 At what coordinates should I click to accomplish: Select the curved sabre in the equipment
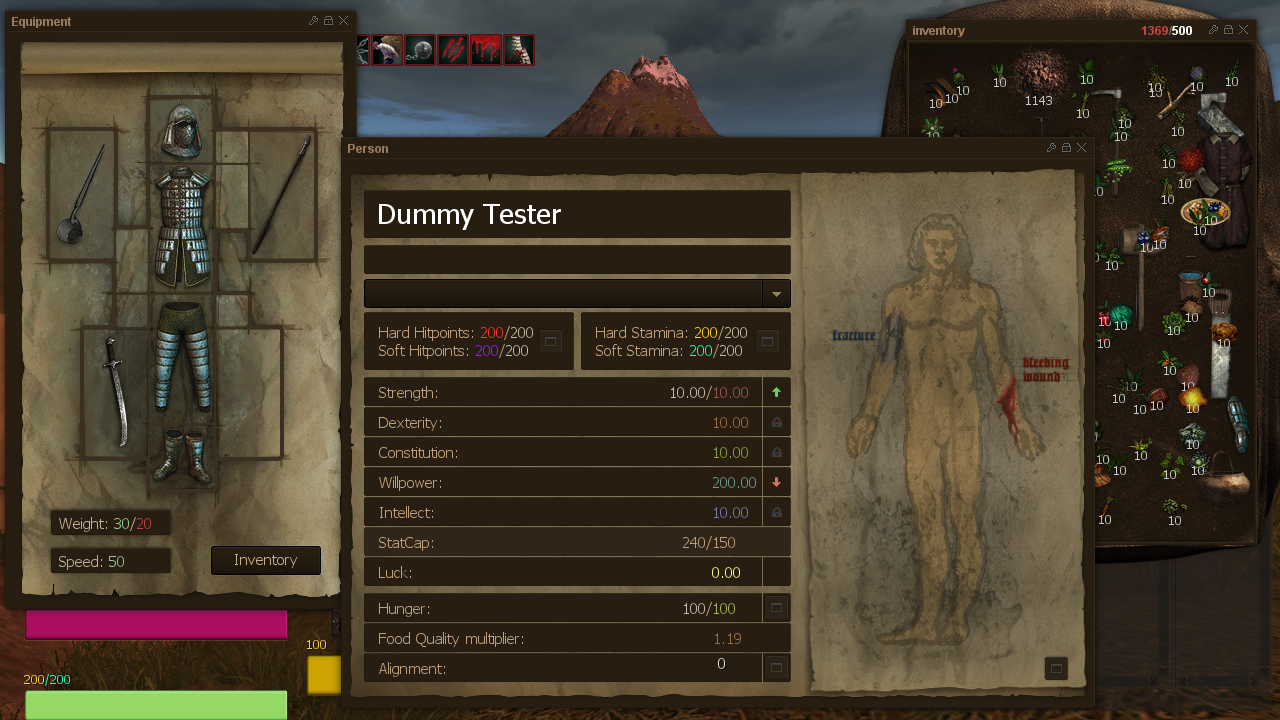tap(114, 388)
